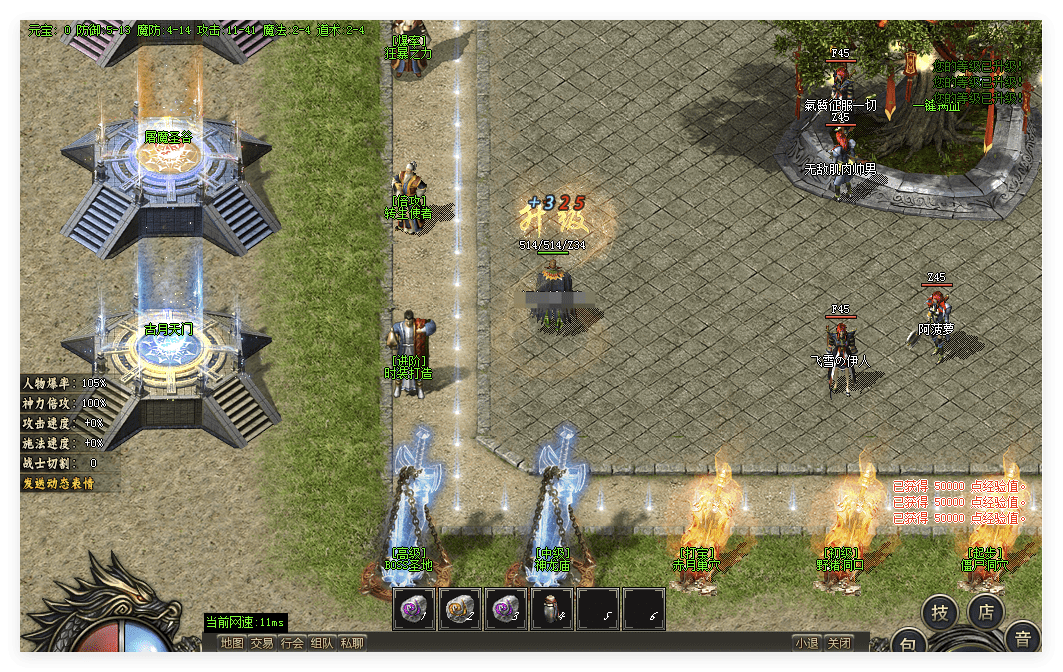Open the 行会 guild panel
Viewport: 1063px width, 672px height.
click(x=292, y=643)
